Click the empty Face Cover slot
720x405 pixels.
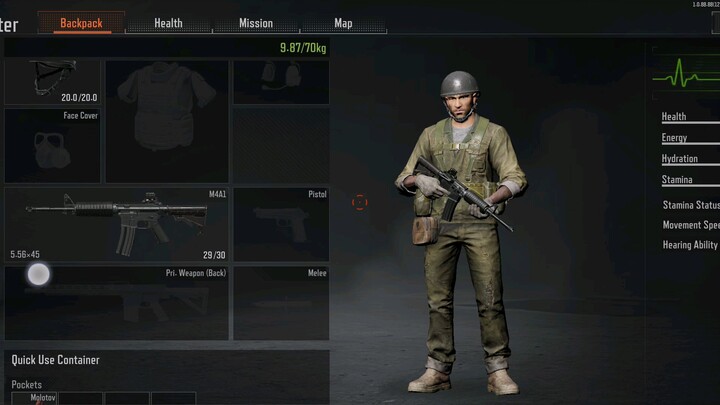pos(52,146)
